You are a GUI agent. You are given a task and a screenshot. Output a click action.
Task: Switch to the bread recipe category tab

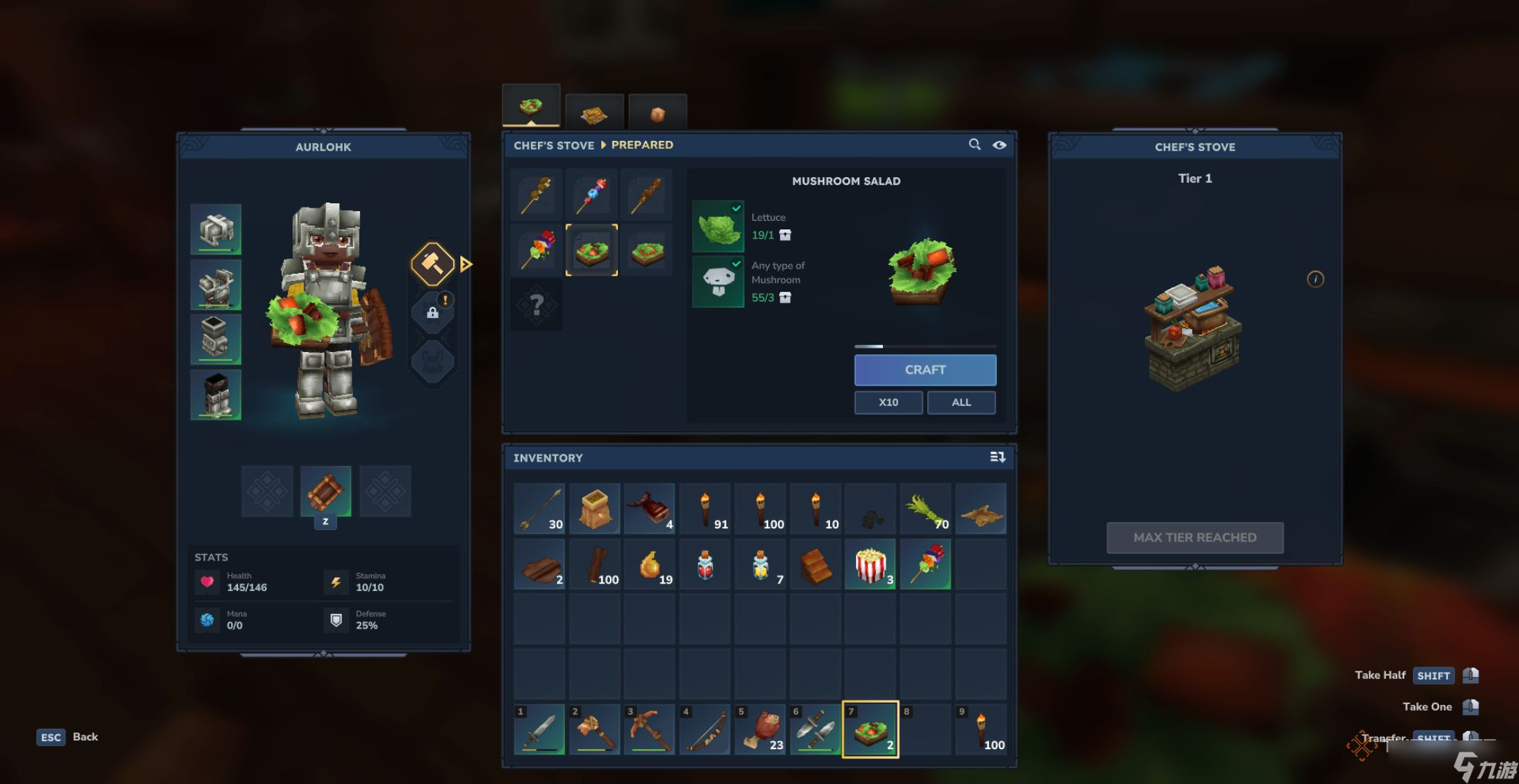(594, 114)
